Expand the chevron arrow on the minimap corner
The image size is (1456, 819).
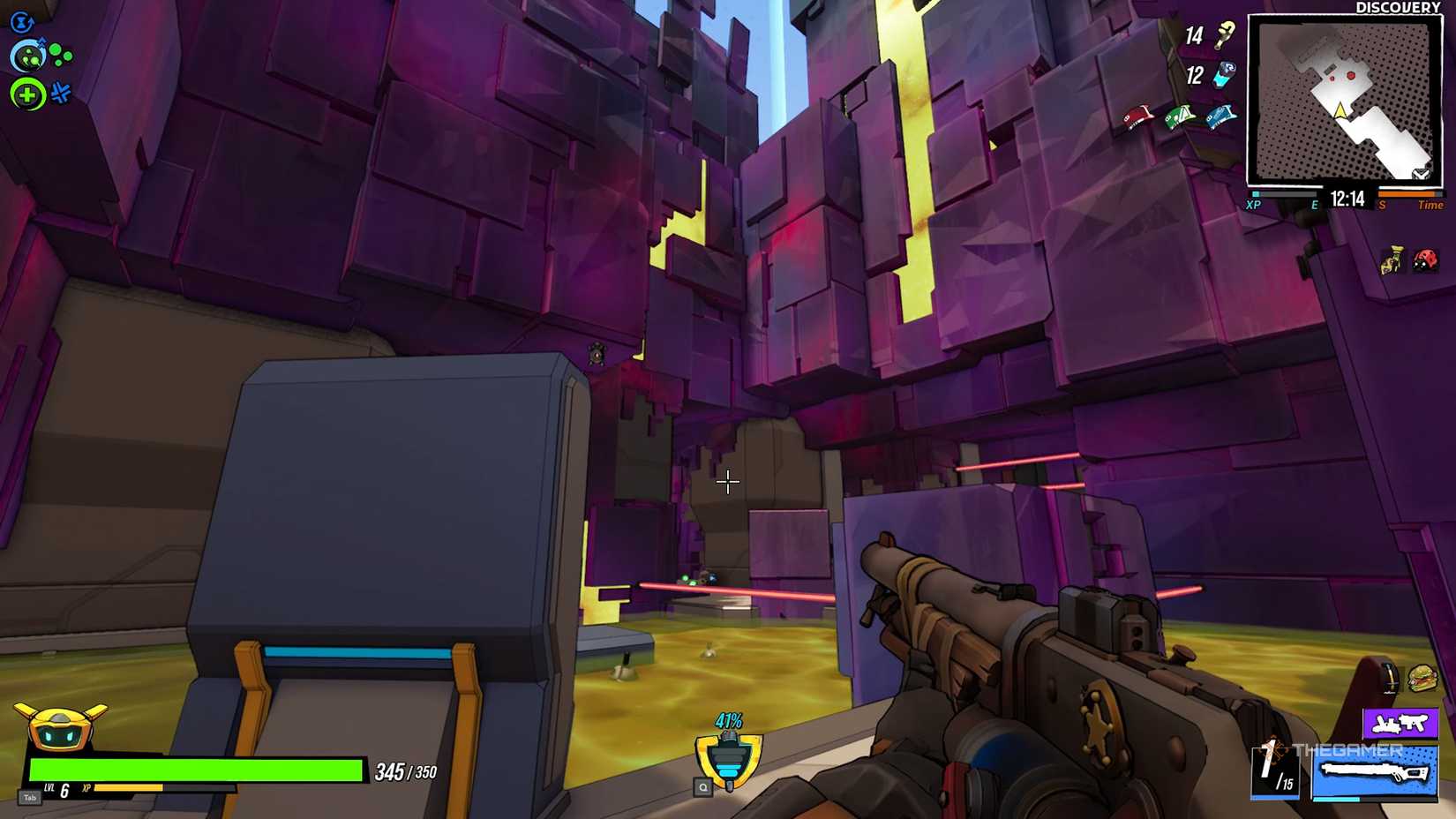coord(1421,171)
